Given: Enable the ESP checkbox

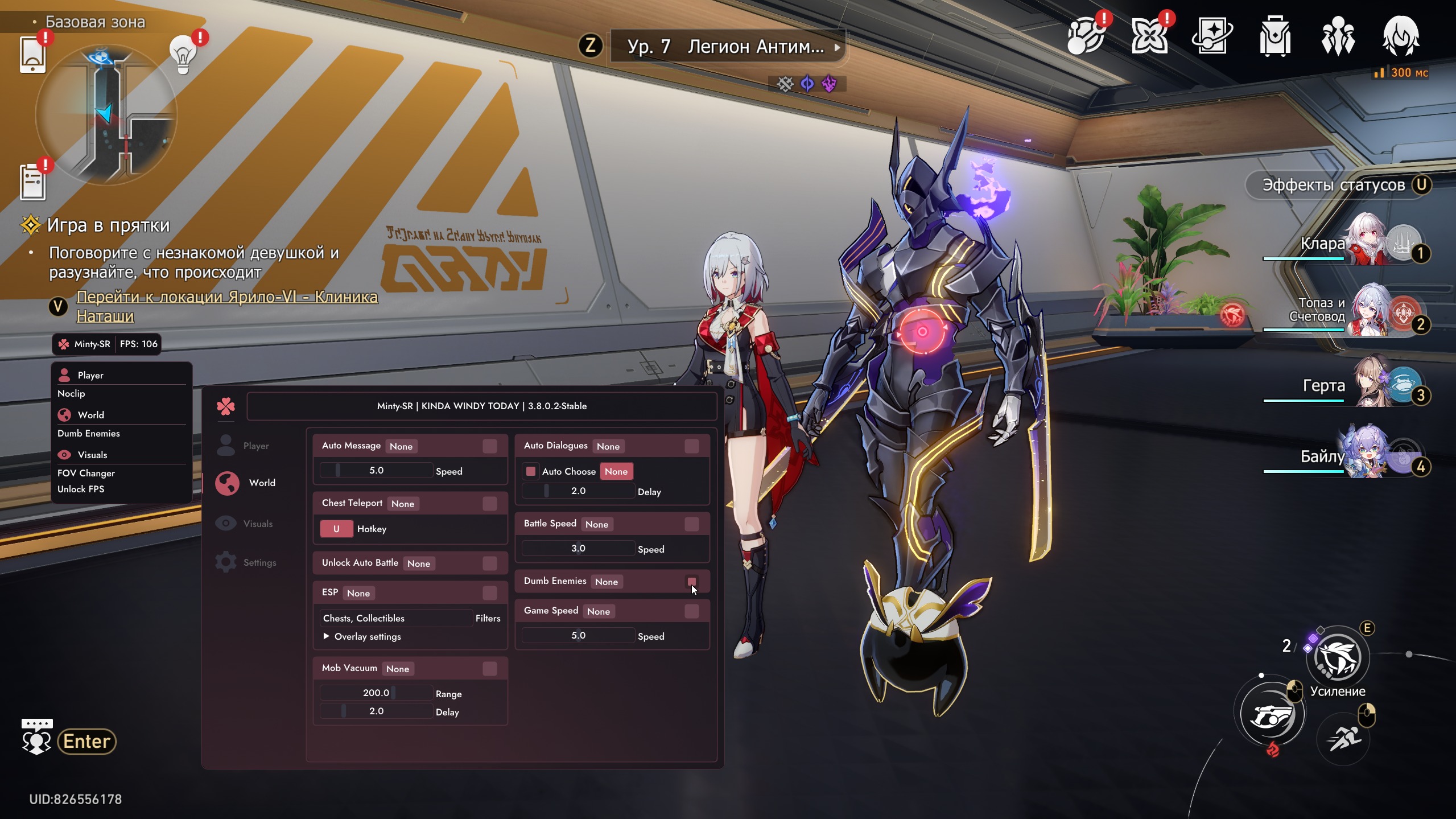Looking at the screenshot, I should point(489,593).
